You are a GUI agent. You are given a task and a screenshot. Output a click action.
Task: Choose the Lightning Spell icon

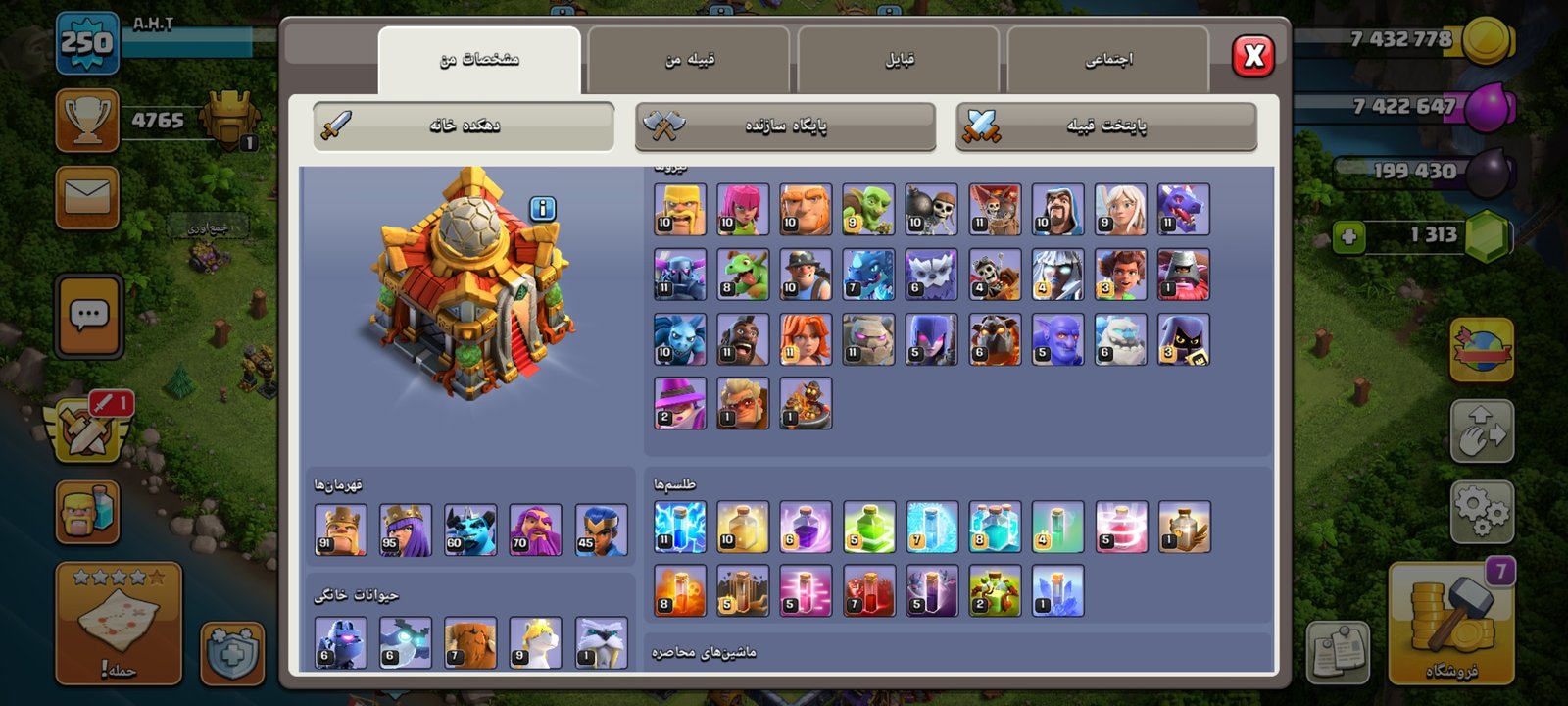[679, 527]
